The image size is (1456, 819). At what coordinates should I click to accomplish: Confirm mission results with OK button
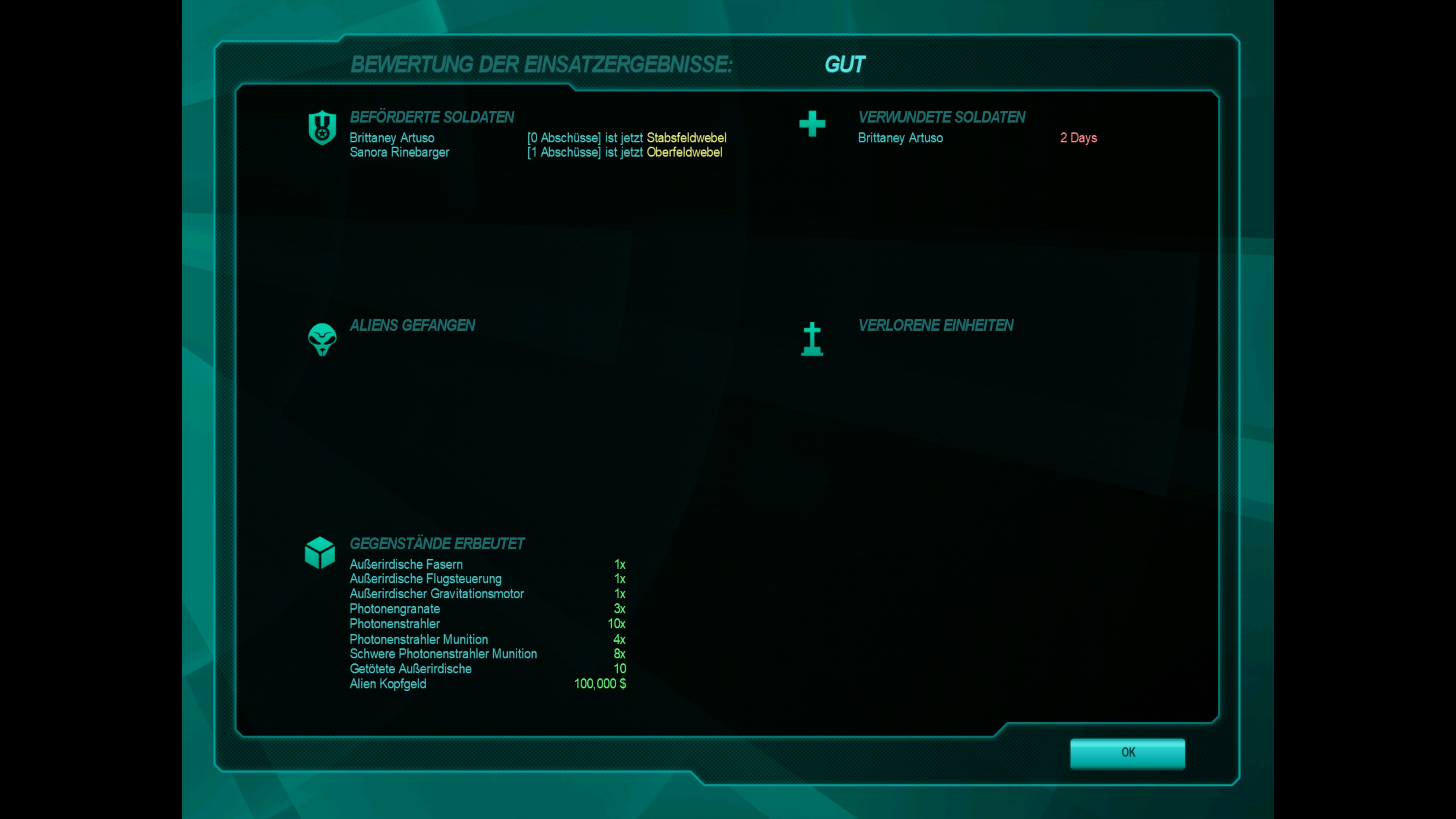[x=1128, y=752]
